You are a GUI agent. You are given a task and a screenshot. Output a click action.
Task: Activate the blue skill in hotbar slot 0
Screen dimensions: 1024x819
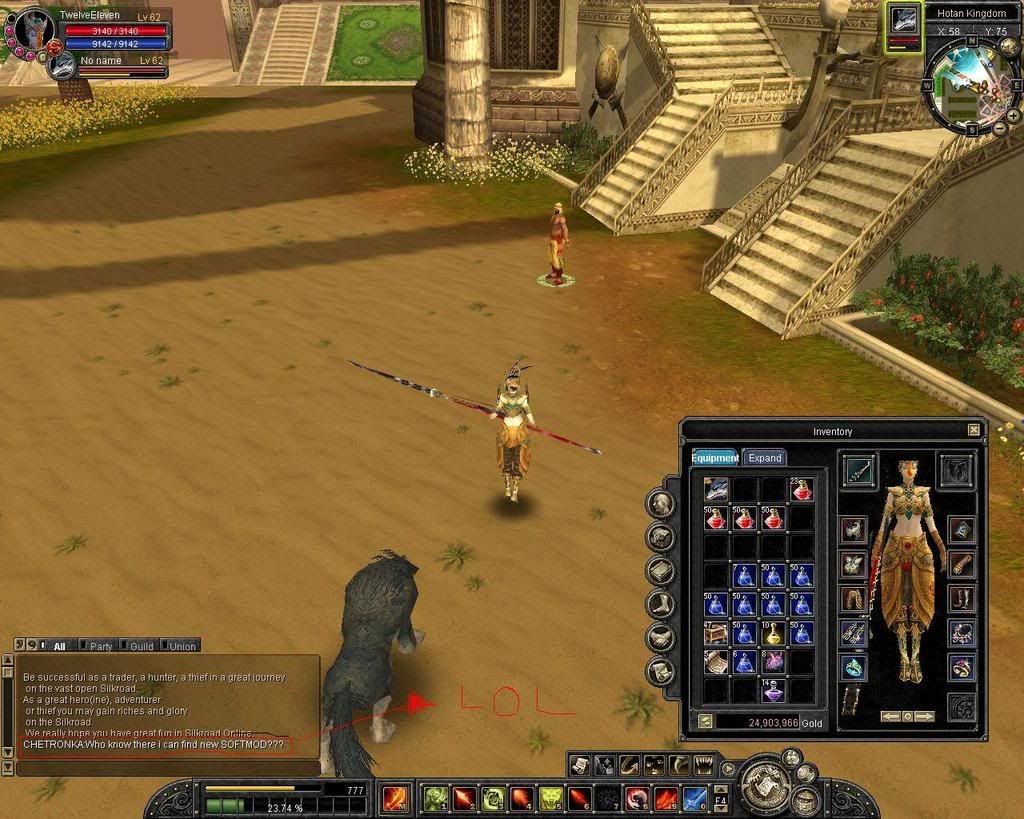click(695, 799)
